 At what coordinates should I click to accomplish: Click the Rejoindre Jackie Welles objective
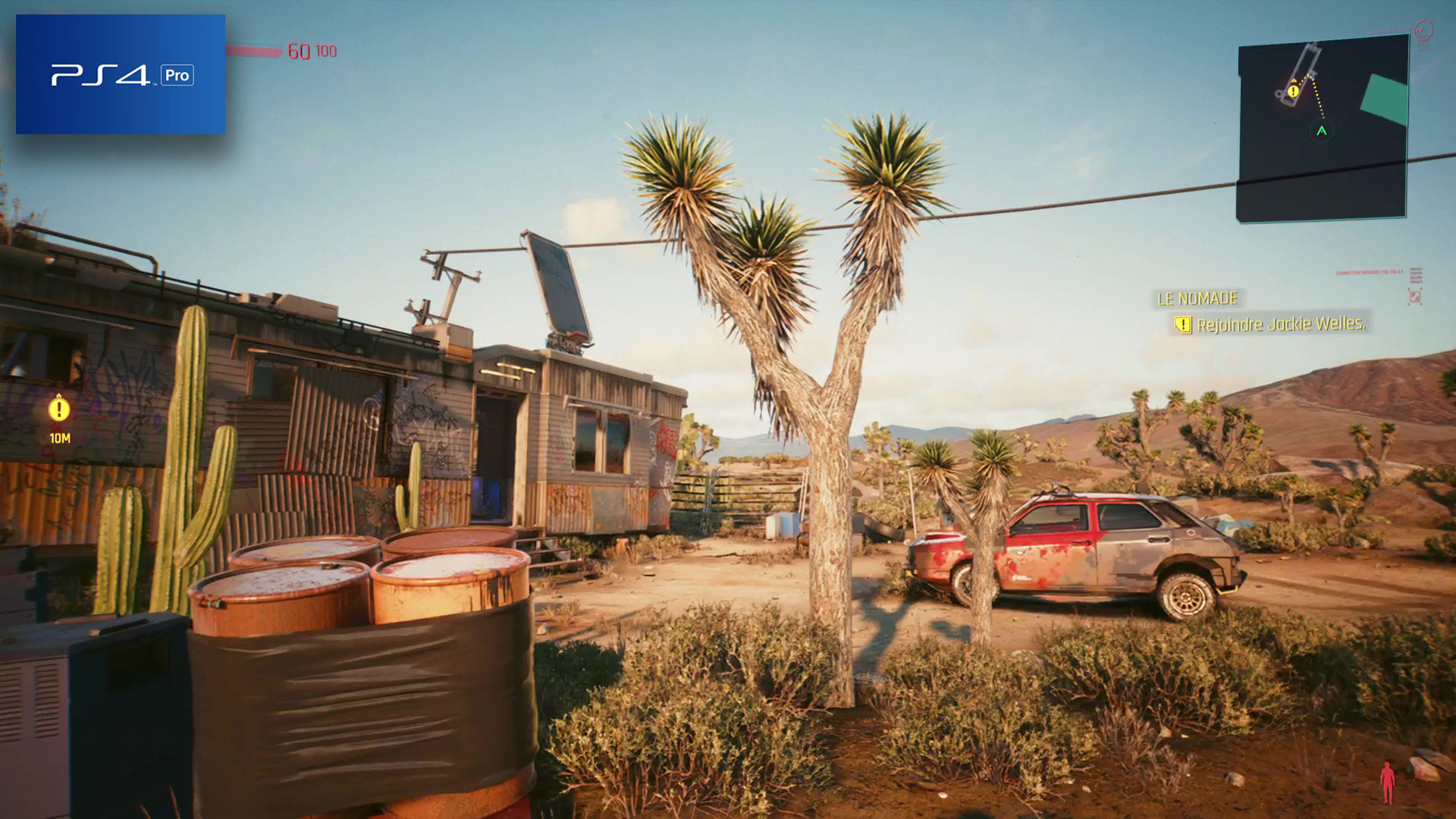1281,325
